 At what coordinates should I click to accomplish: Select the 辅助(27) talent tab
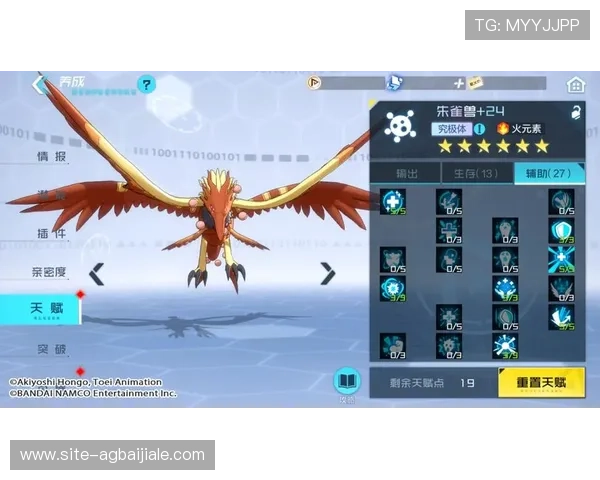[549, 173]
